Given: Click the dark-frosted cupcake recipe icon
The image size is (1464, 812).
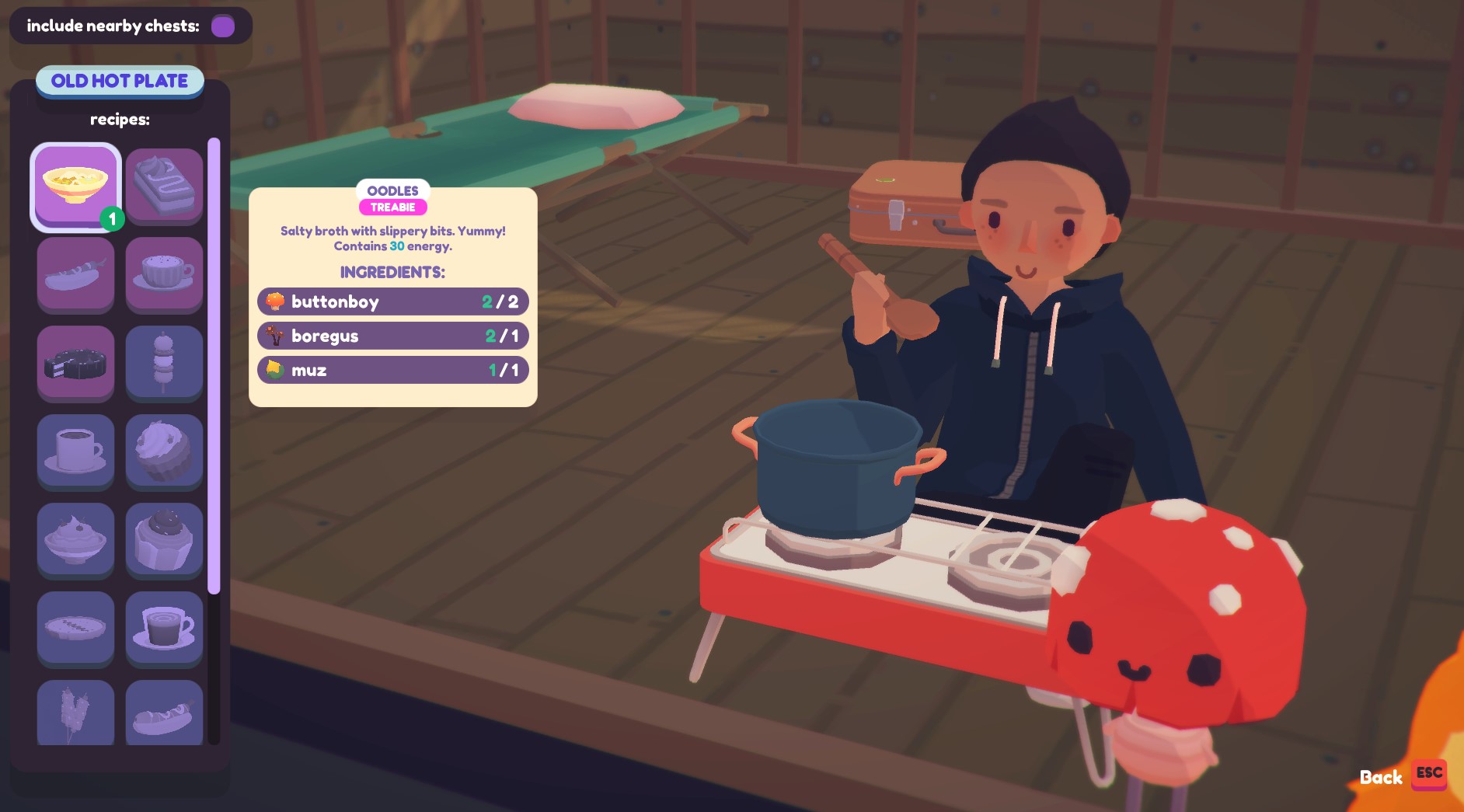Looking at the screenshot, I should 164,540.
